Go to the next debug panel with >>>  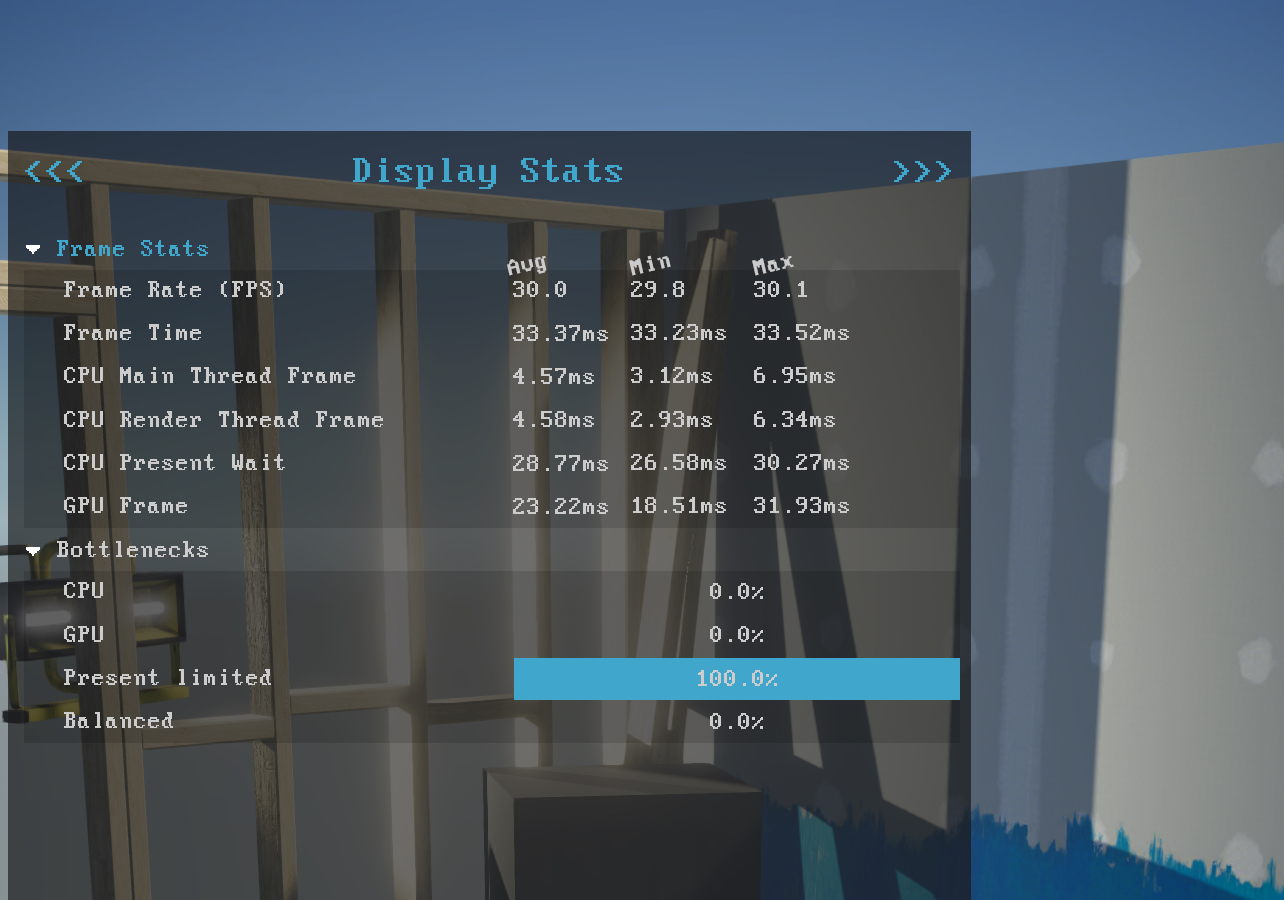click(921, 172)
